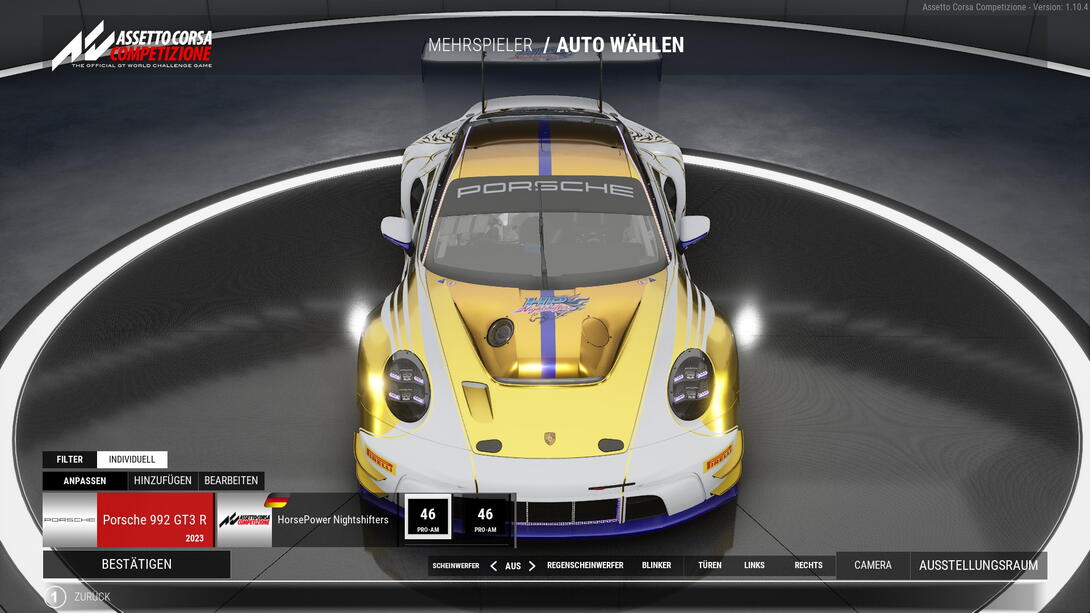Toggle the Blinker indicators
Screen dimensions: 1090x613
pos(657,566)
